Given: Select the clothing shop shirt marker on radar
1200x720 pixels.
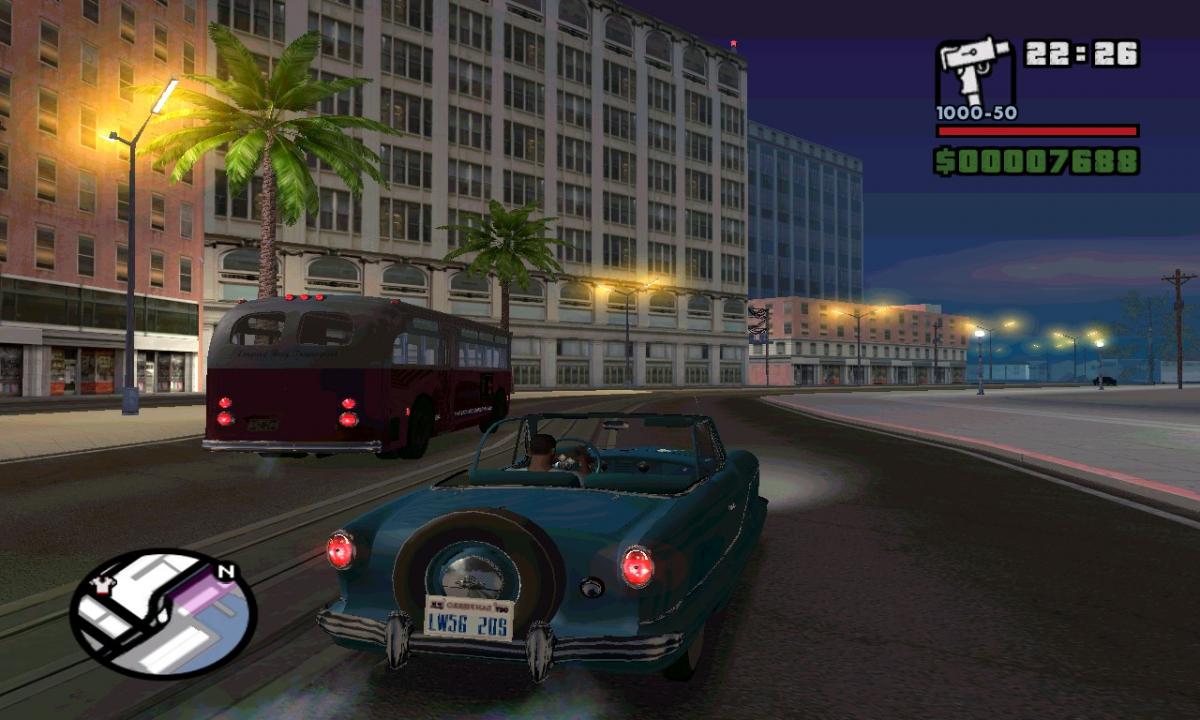Looking at the screenshot, I should [x=99, y=586].
